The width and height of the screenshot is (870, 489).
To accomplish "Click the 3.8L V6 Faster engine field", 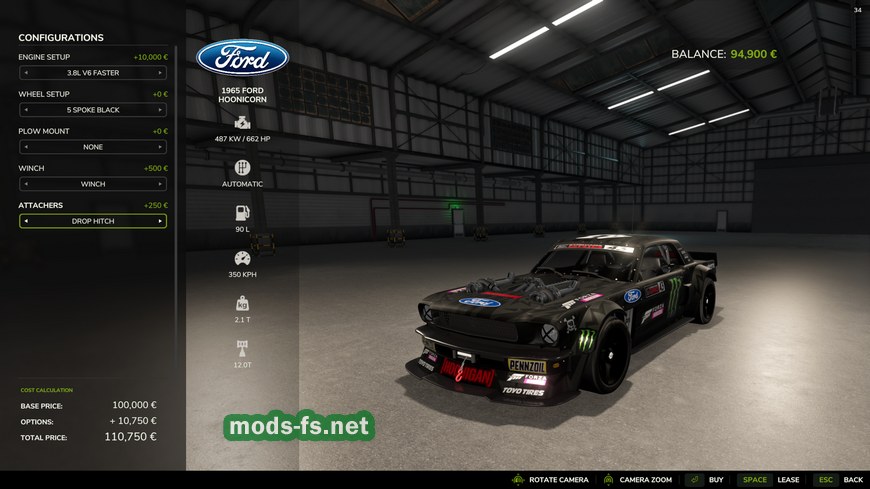I will 92,73.
